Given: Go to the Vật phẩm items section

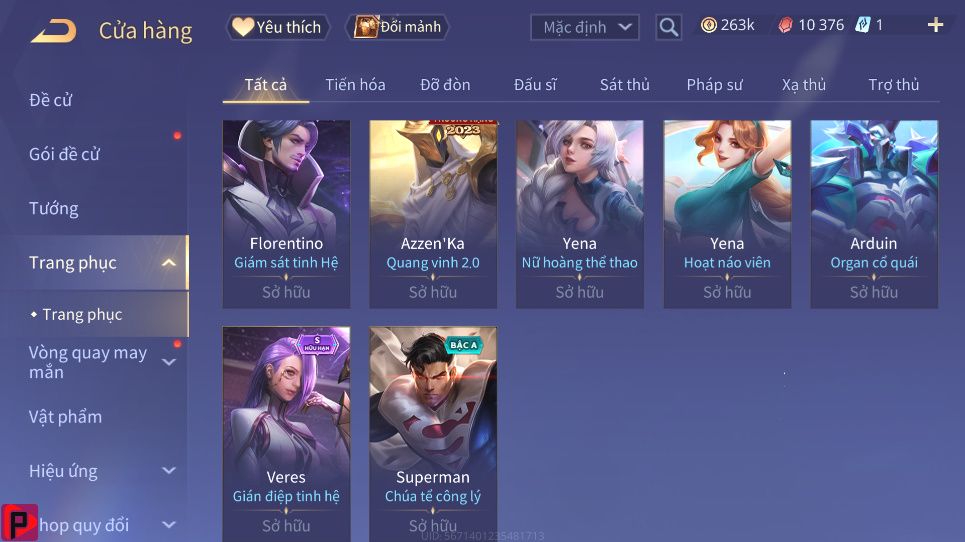Looking at the screenshot, I should click(65, 416).
